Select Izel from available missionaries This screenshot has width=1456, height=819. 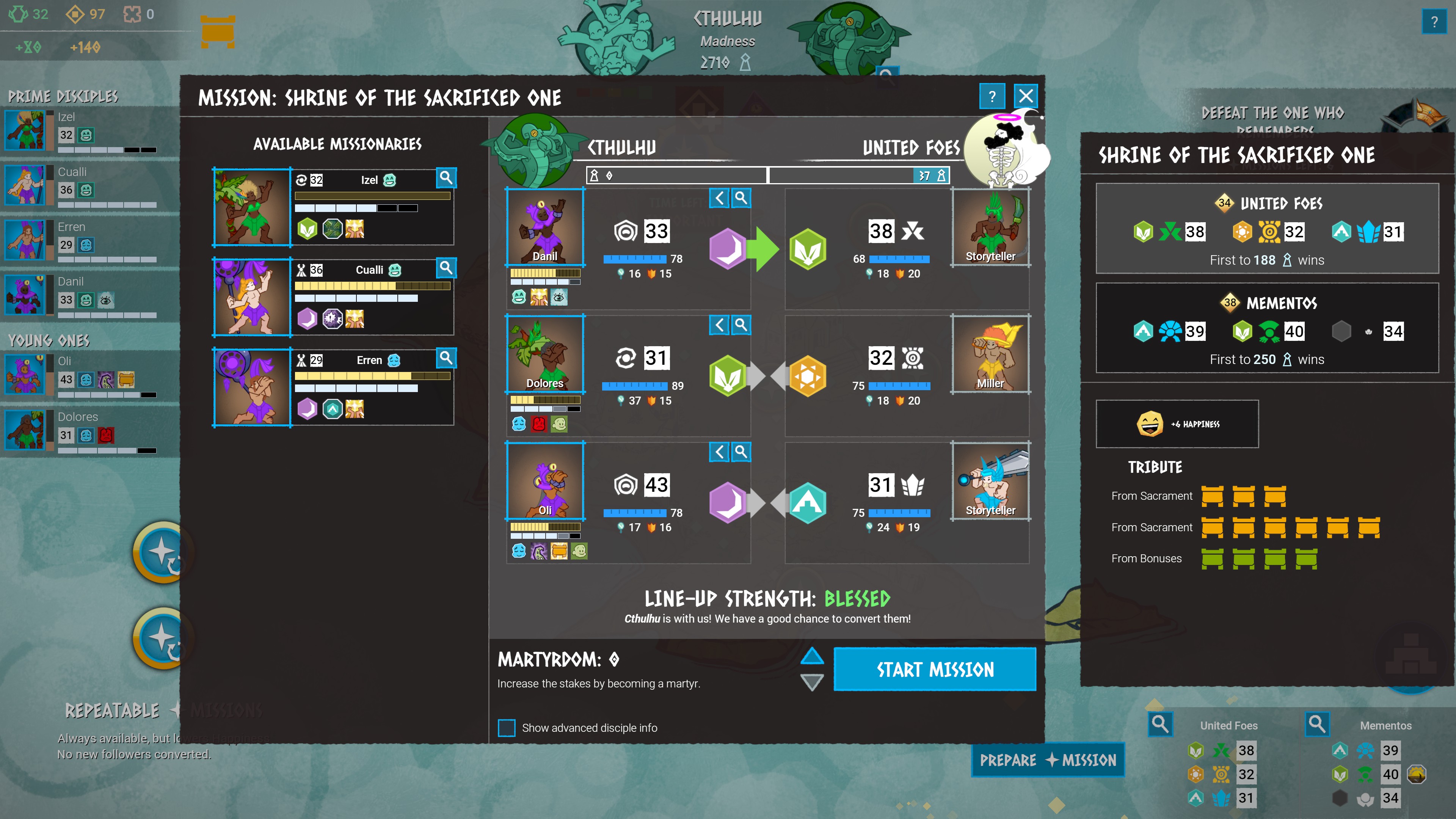(252, 207)
